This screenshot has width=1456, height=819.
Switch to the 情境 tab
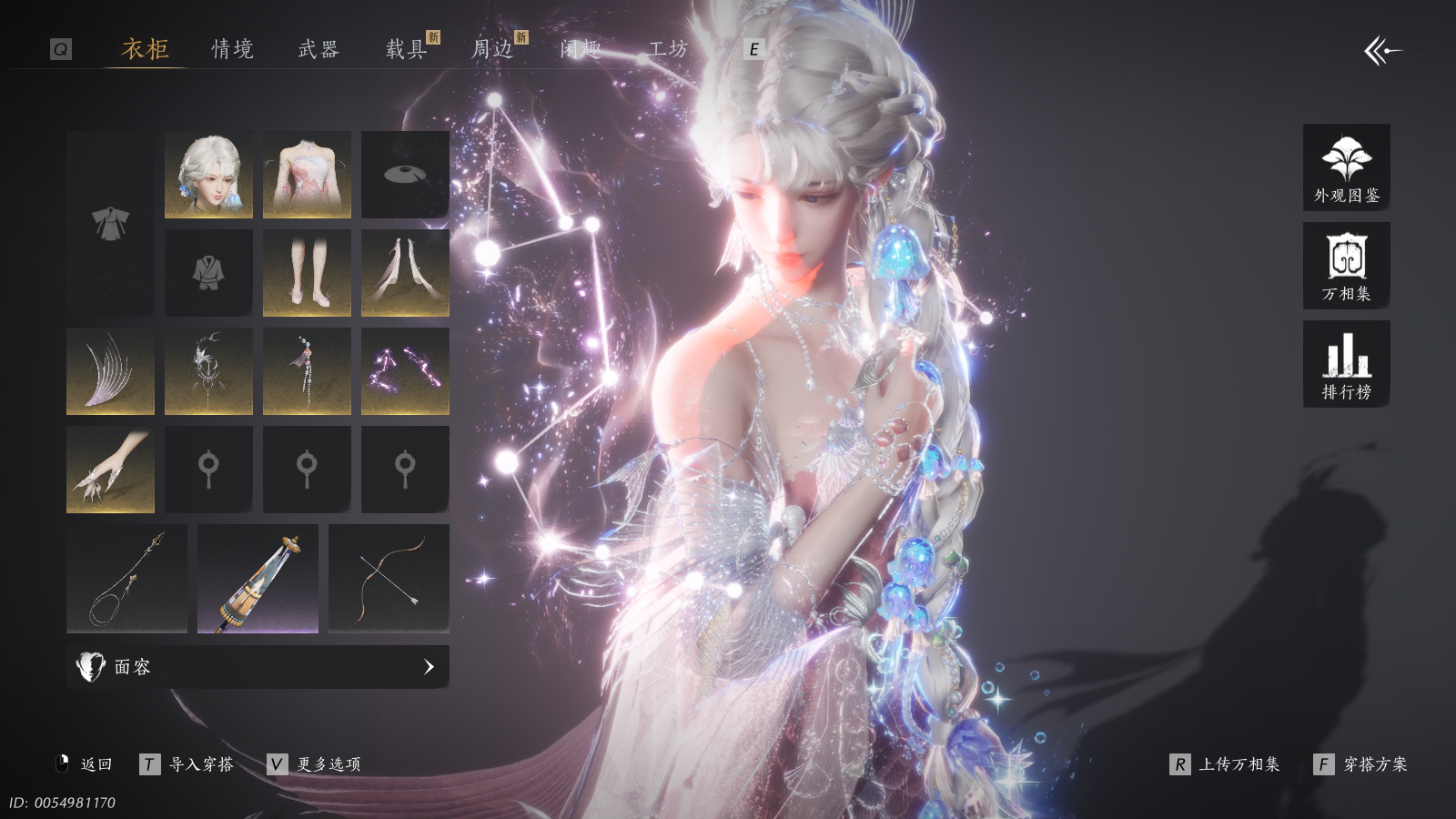pyautogui.click(x=232, y=49)
